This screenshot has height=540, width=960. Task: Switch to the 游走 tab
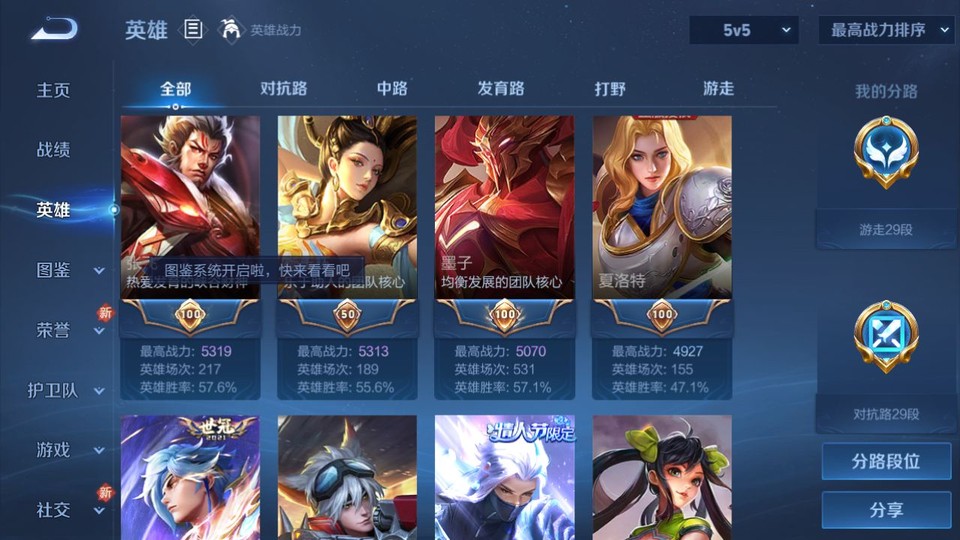pos(718,88)
